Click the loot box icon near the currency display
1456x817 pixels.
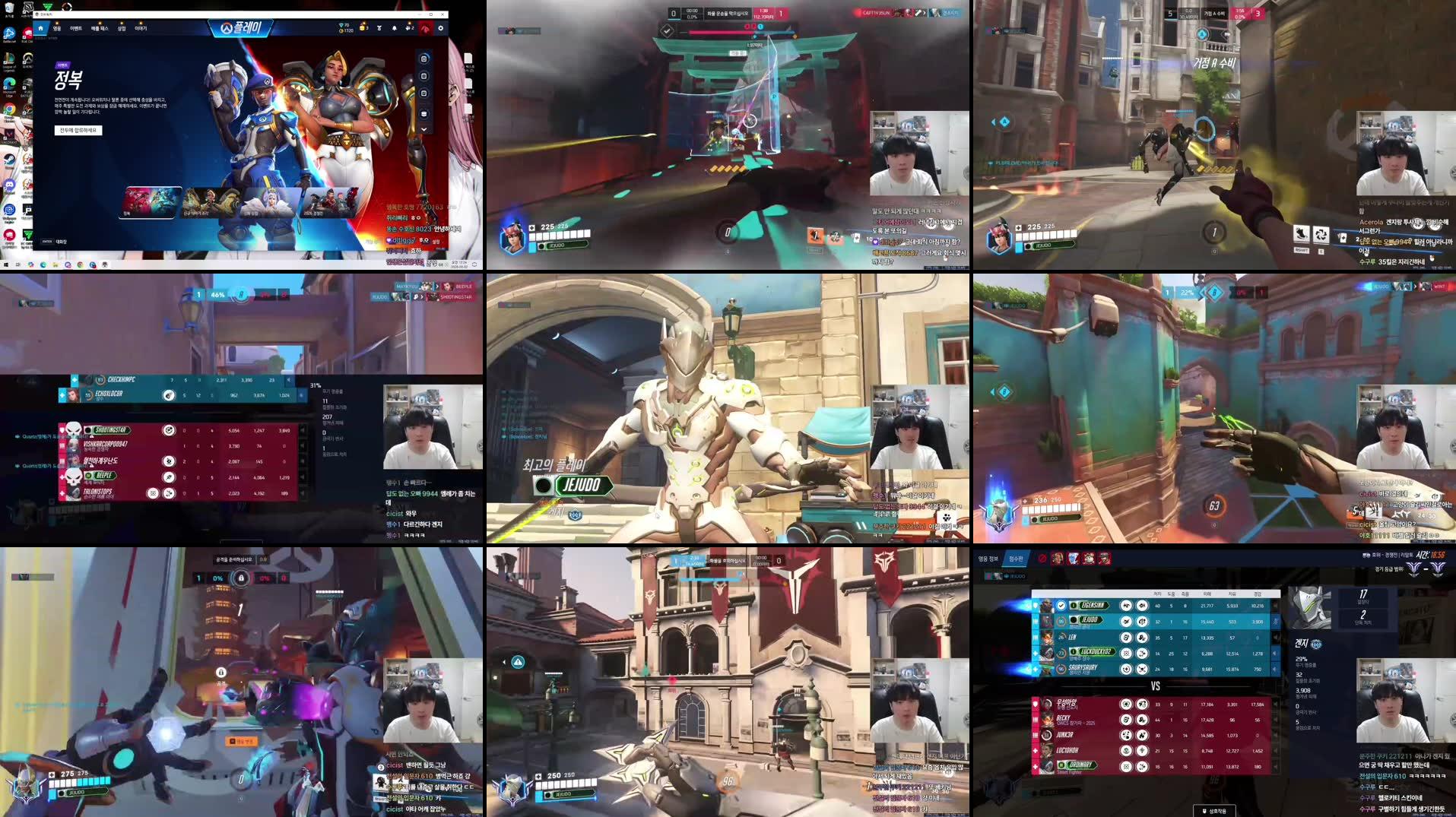(363, 28)
